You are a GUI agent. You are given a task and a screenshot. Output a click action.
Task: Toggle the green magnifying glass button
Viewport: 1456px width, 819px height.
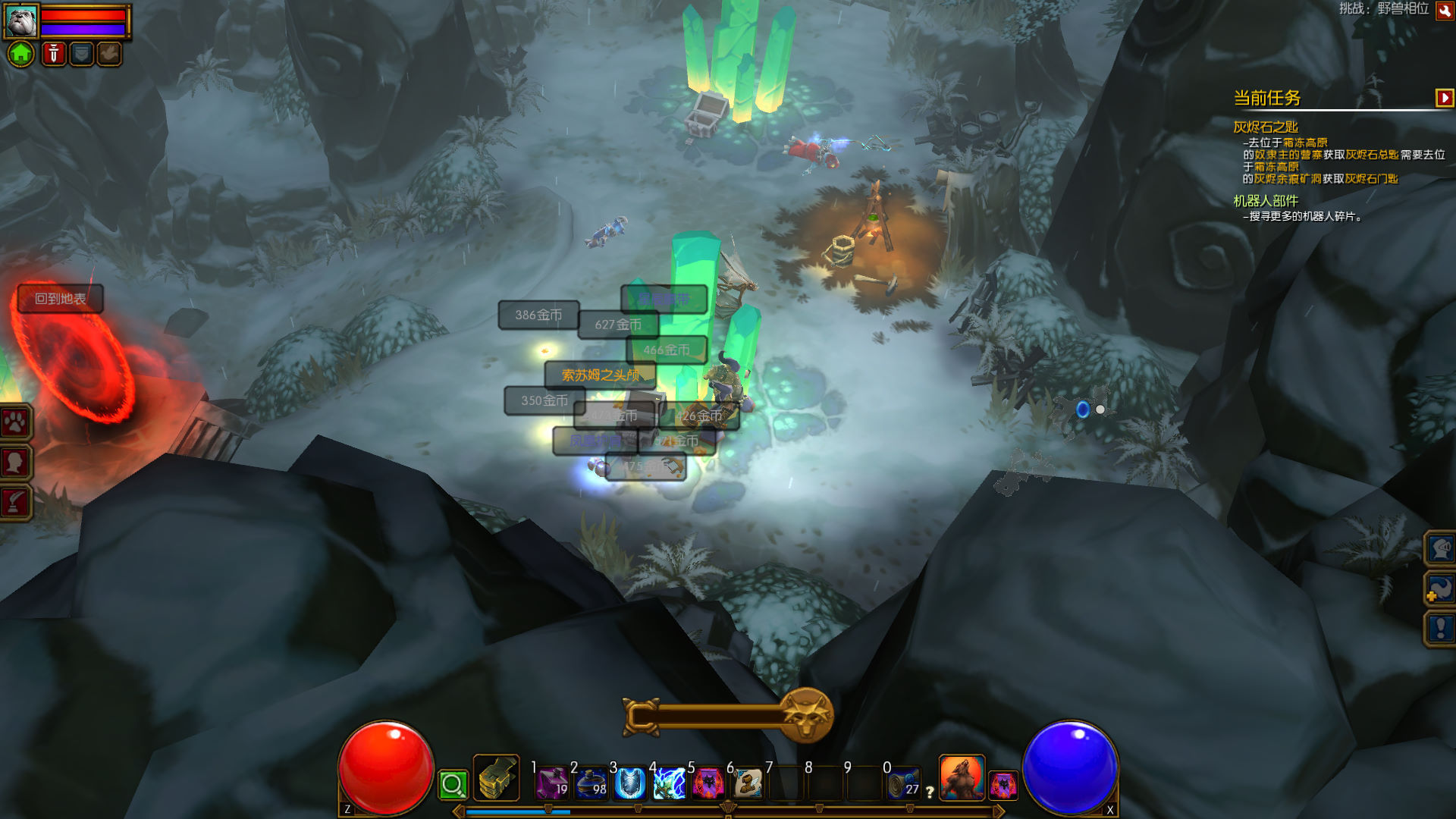pyautogui.click(x=453, y=785)
